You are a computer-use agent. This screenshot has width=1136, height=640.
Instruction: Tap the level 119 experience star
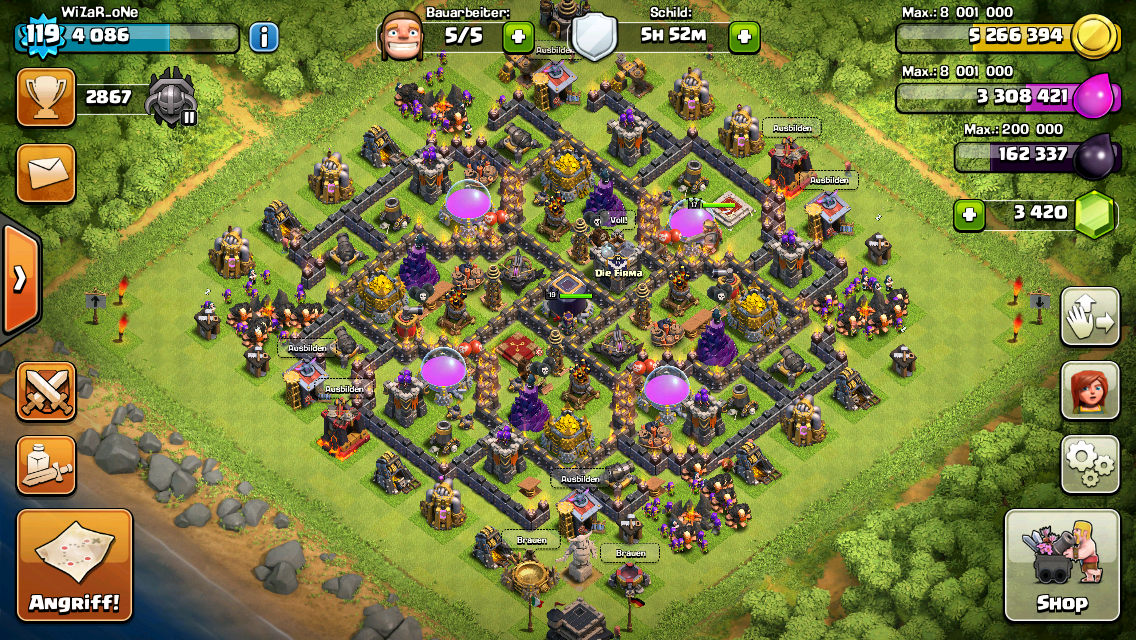[42, 38]
